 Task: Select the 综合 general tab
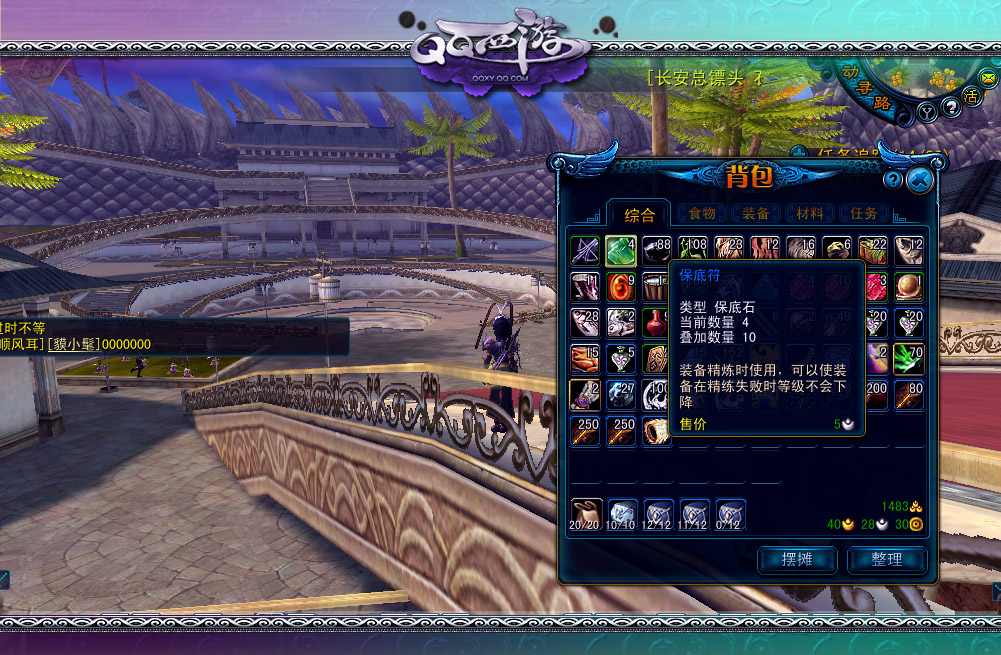[x=640, y=214]
